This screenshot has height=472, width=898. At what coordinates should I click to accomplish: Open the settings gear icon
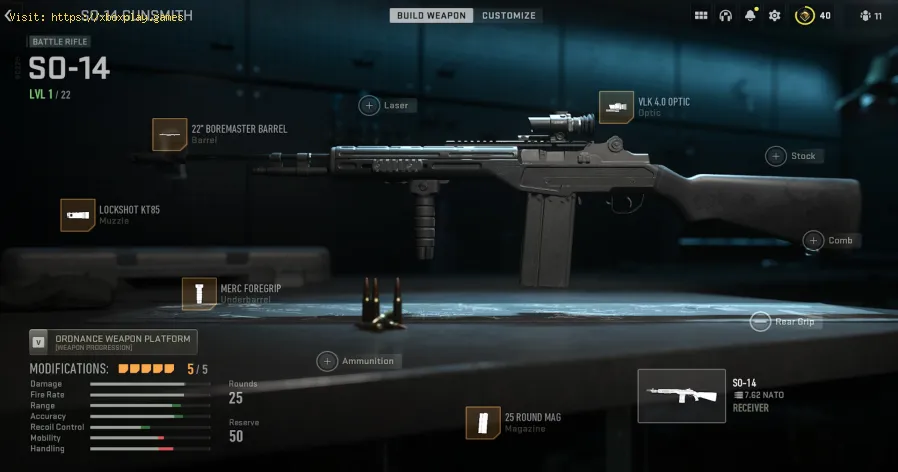(x=774, y=16)
